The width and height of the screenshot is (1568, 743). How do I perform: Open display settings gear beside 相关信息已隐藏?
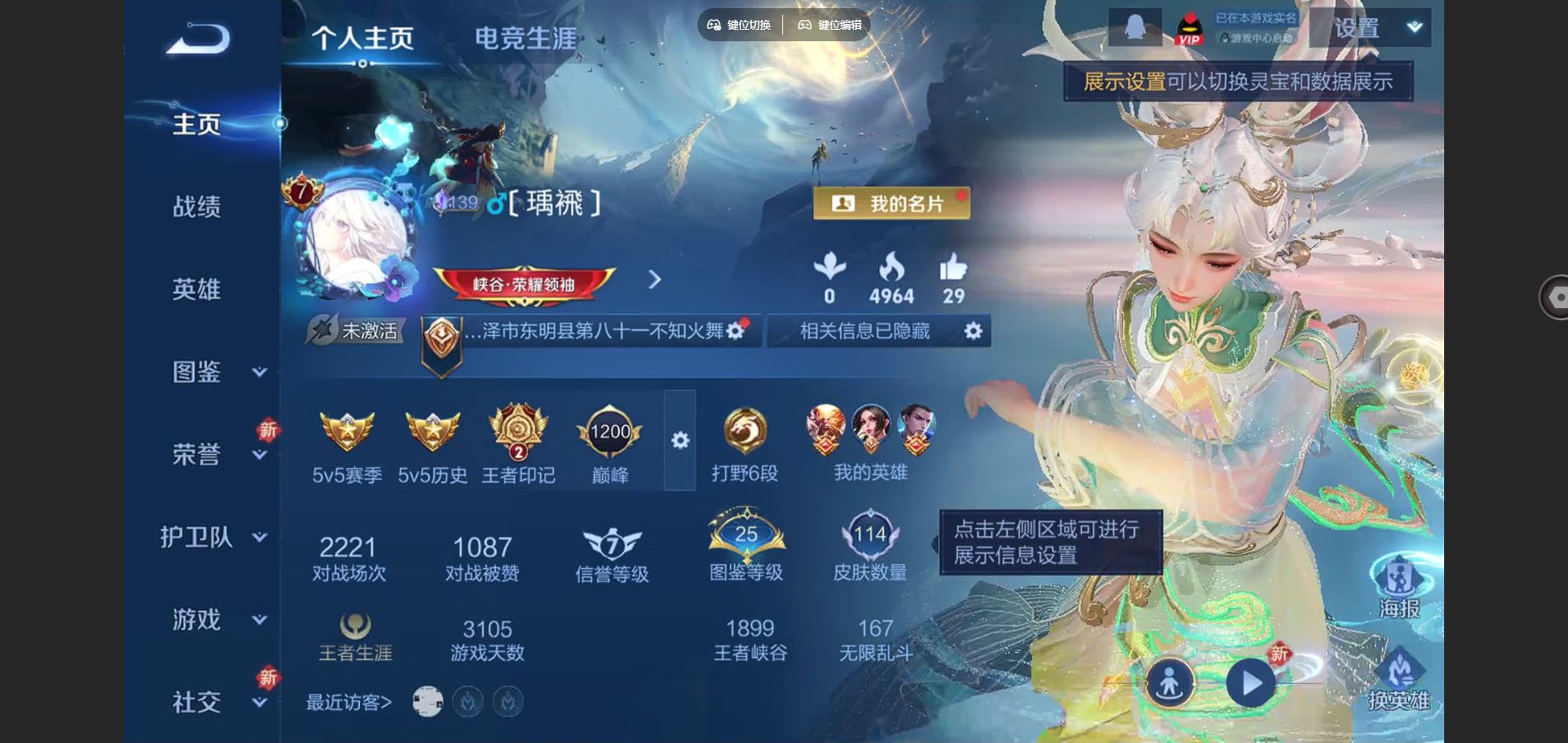974,330
